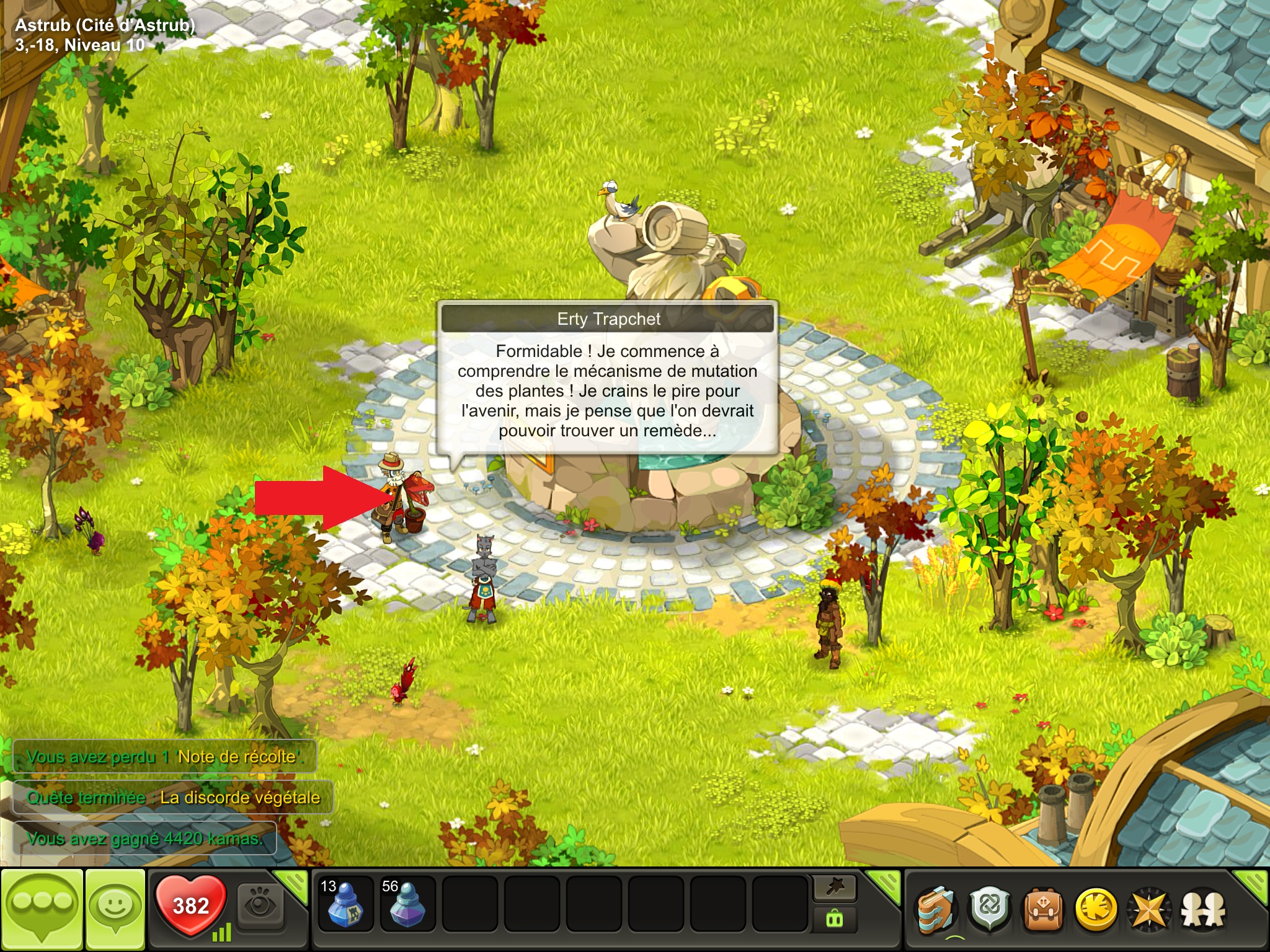Click the 'Vous avez gagné 4420 kamas' notification
Viewport: 1270px width, 952px height.
(x=144, y=839)
